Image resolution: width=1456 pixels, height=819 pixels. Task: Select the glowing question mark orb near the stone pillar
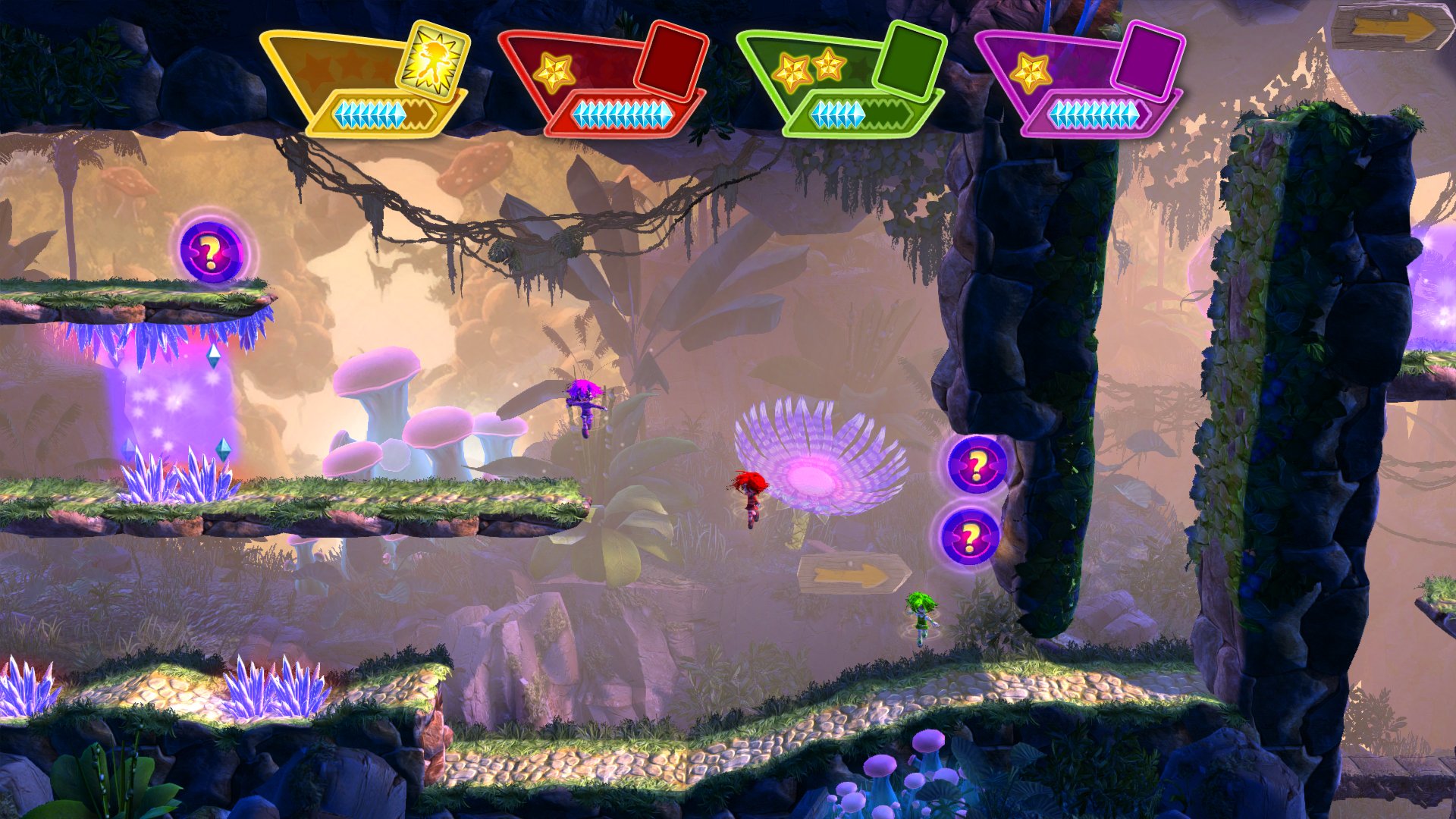tap(974, 463)
